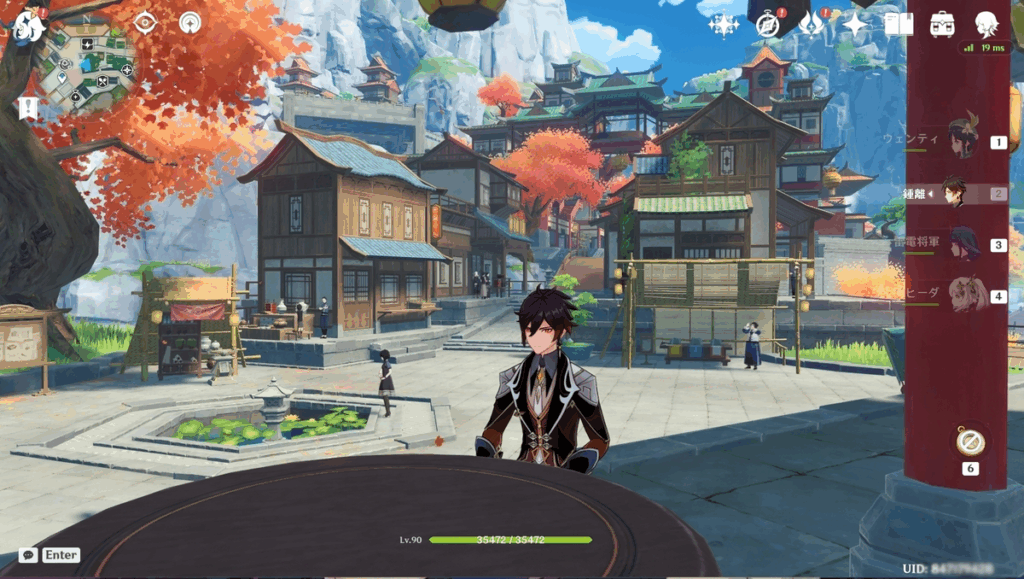
Task: Switch to party member 雷電将軍
Action: [964, 244]
